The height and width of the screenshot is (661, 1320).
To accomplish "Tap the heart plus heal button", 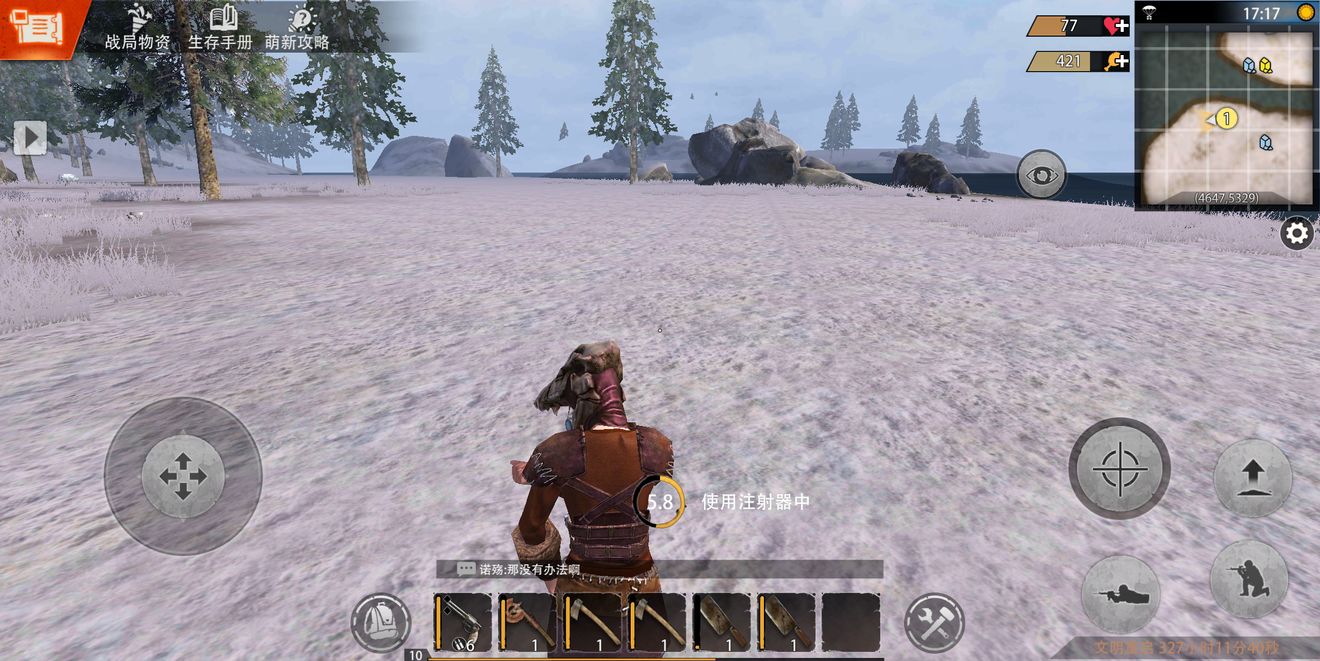I will click(x=1116, y=26).
